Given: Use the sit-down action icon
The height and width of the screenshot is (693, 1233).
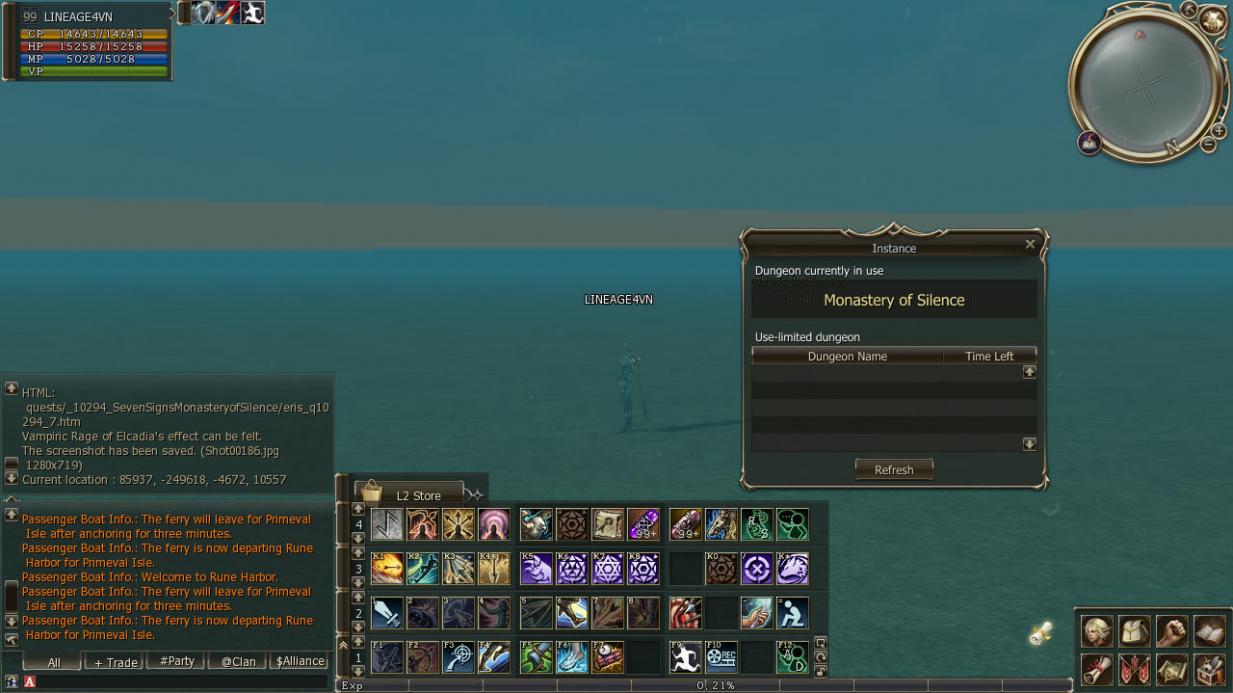Looking at the screenshot, I should tap(793, 613).
